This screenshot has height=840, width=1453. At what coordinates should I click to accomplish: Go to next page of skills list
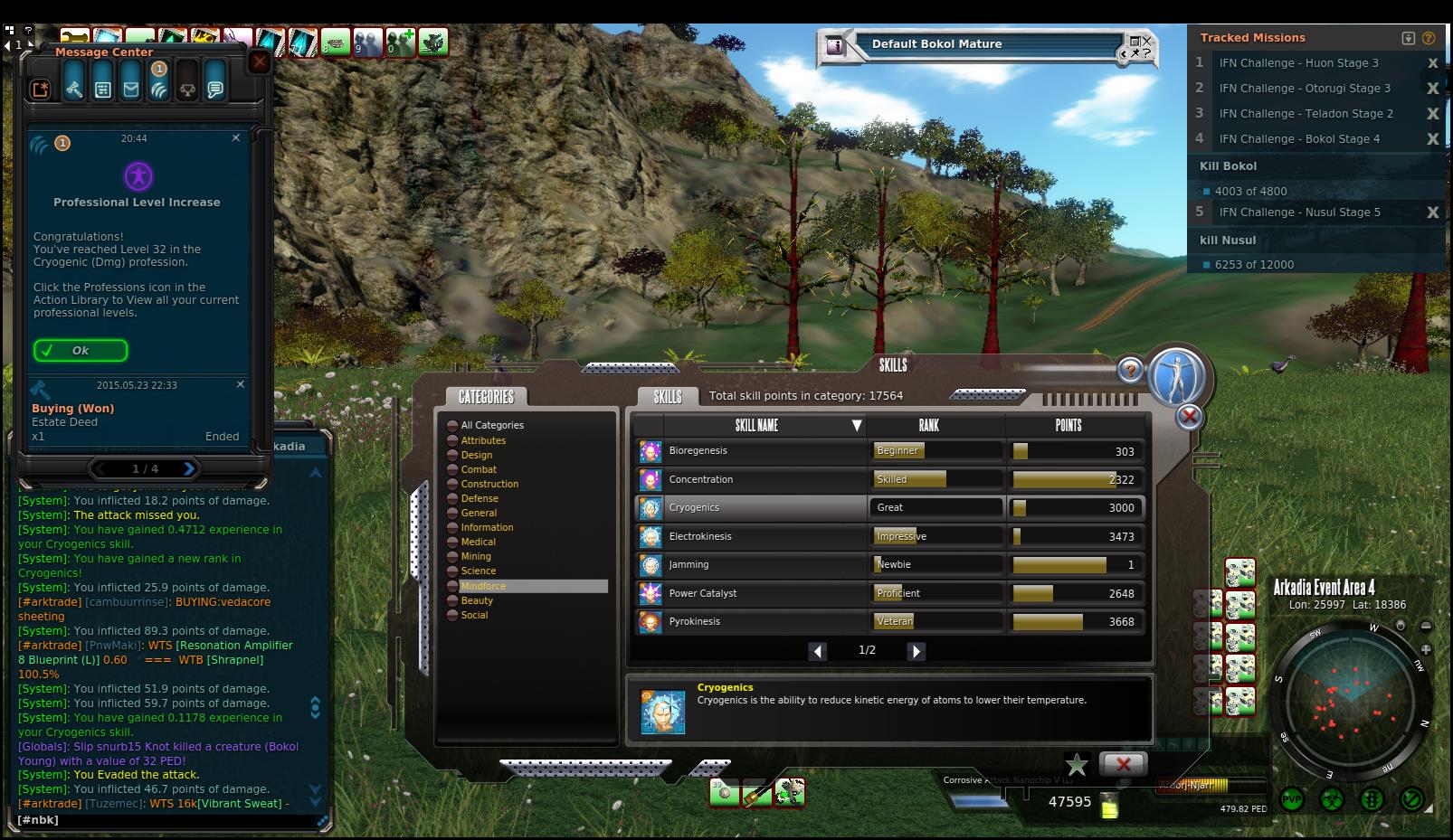[x=916, y=651]
